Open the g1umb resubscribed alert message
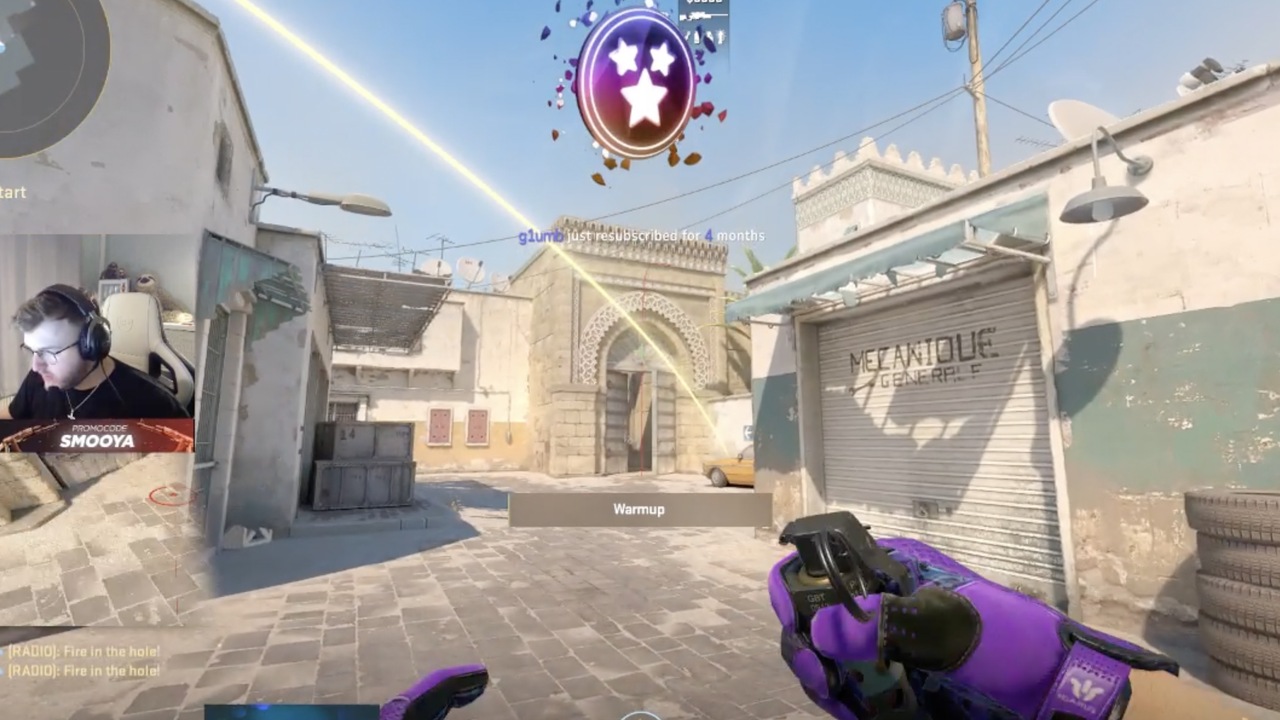The image size is (1280, 720). click(641, 236)
